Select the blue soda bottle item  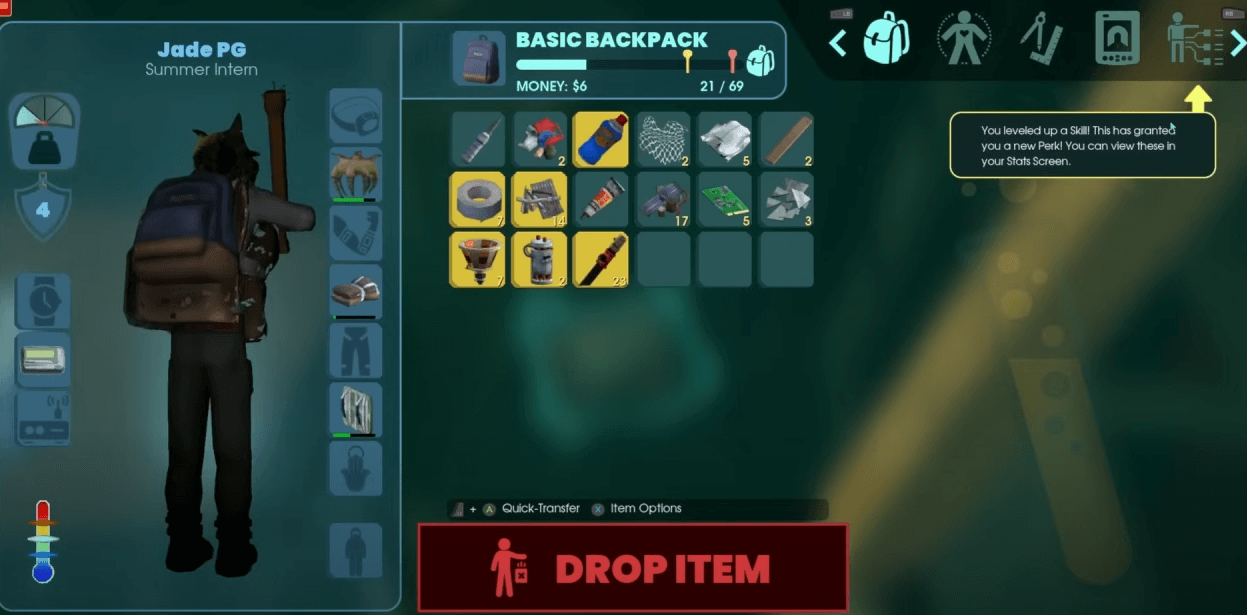(600, 139)
